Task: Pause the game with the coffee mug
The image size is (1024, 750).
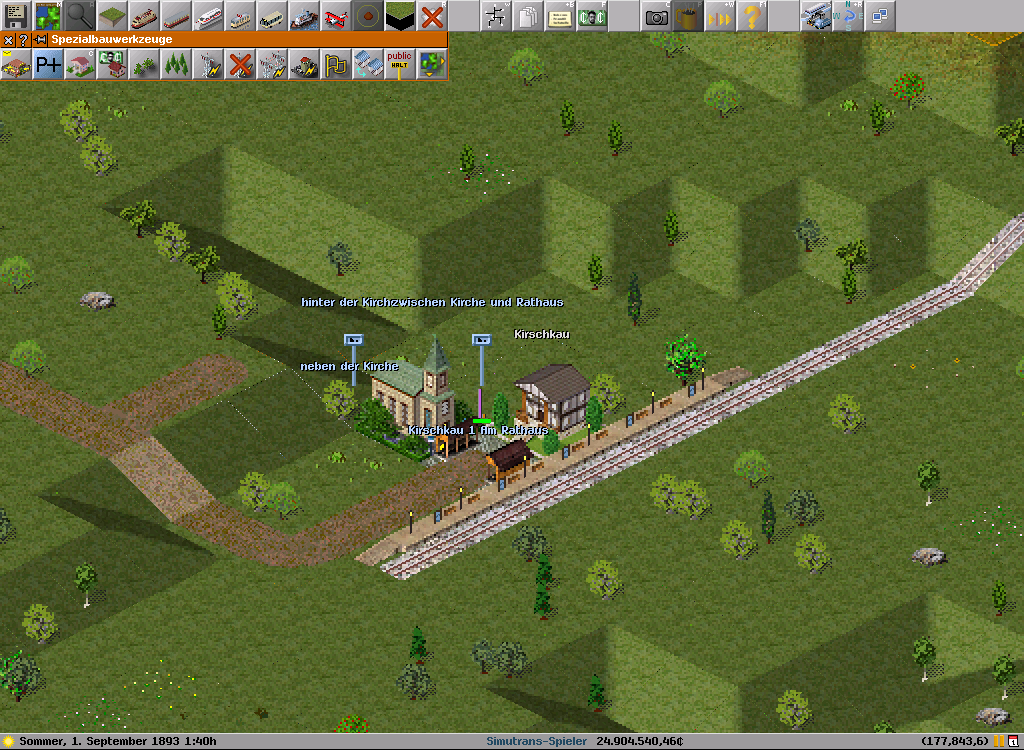Action: [x=688, y=16]
